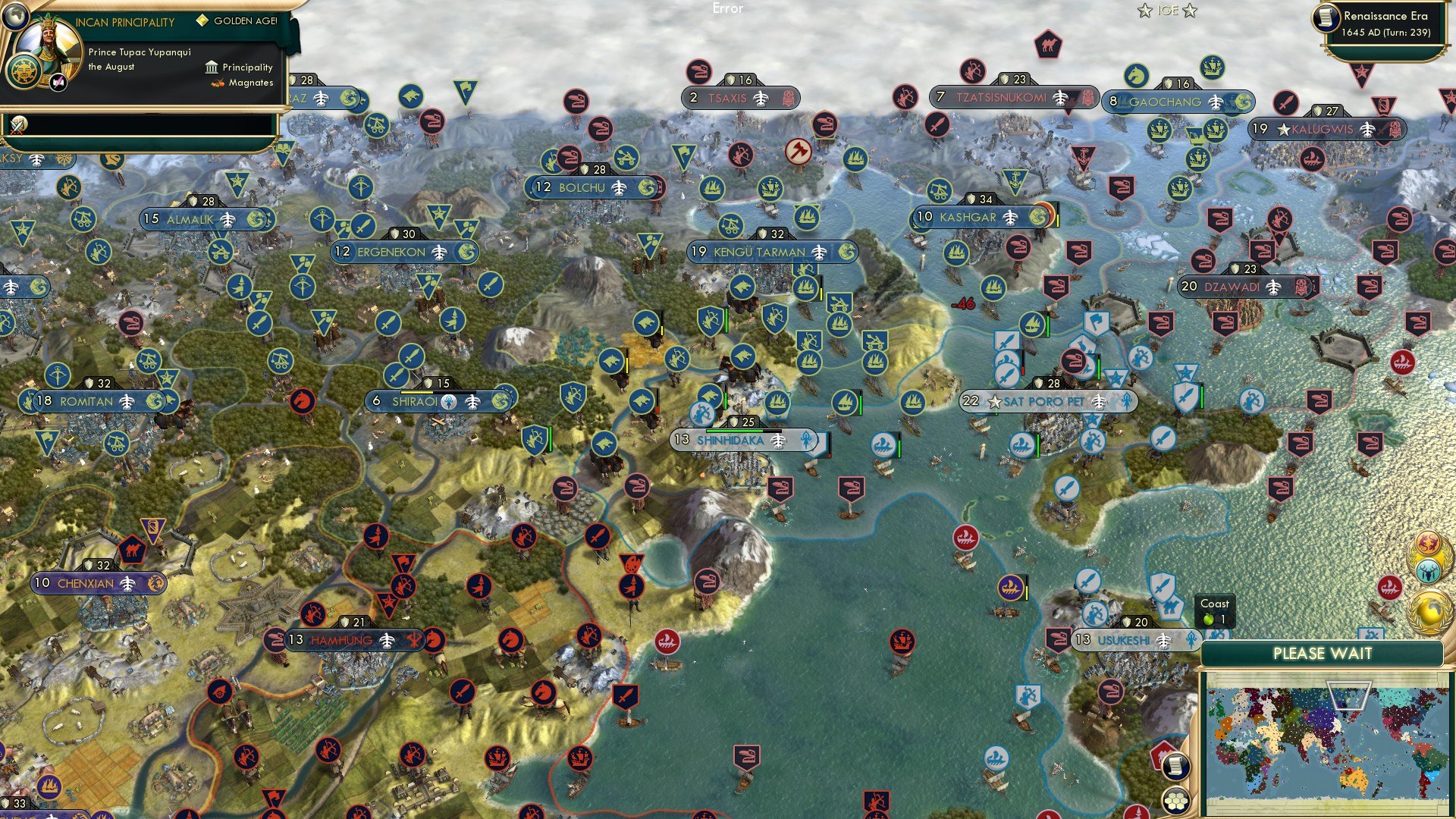Image resolution: width=1456 pixels, height=819 pixels.
Task: Click the Principality government icon
Action: click(x=212, y=67)
